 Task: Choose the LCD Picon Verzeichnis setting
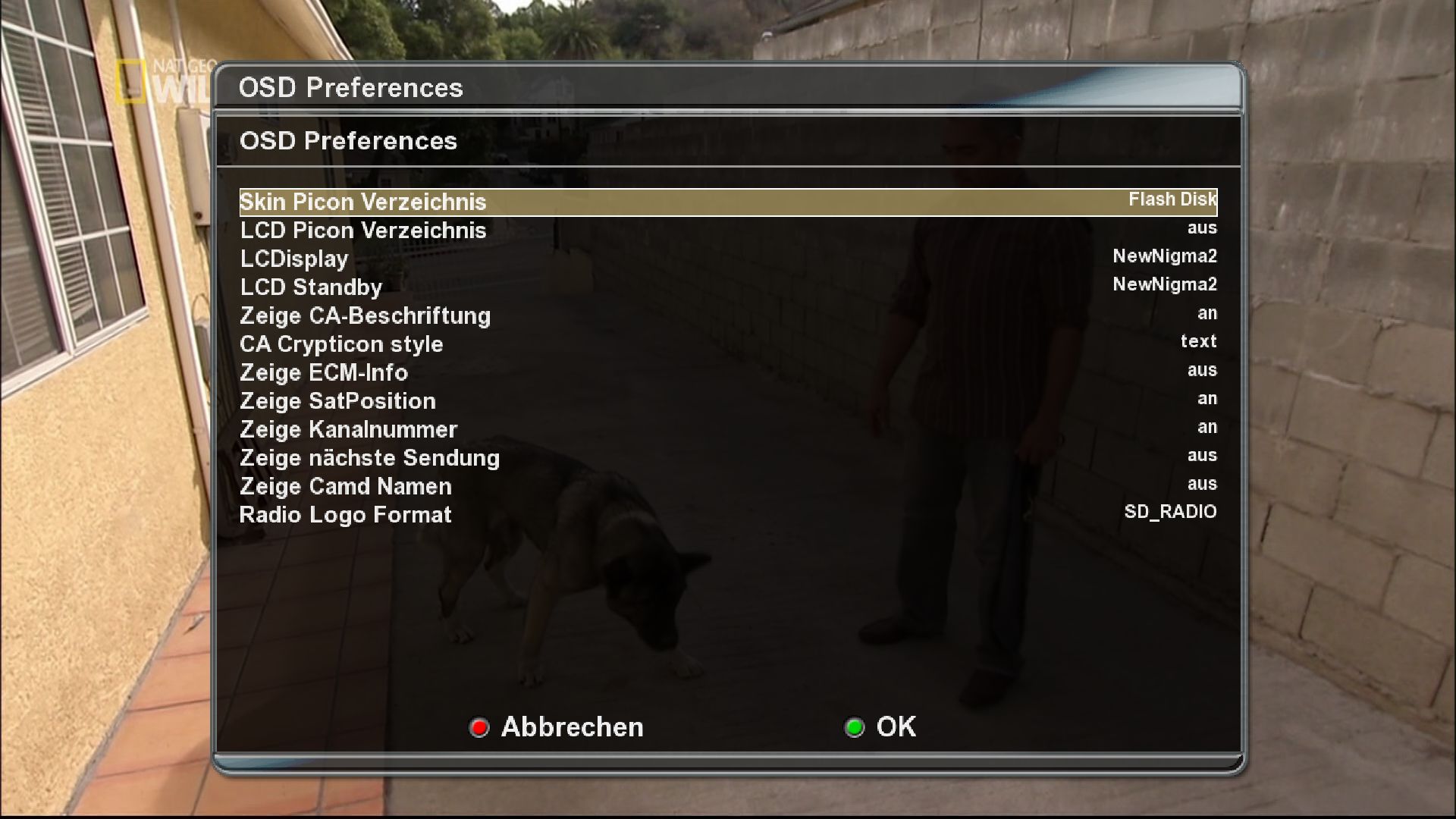728,231
